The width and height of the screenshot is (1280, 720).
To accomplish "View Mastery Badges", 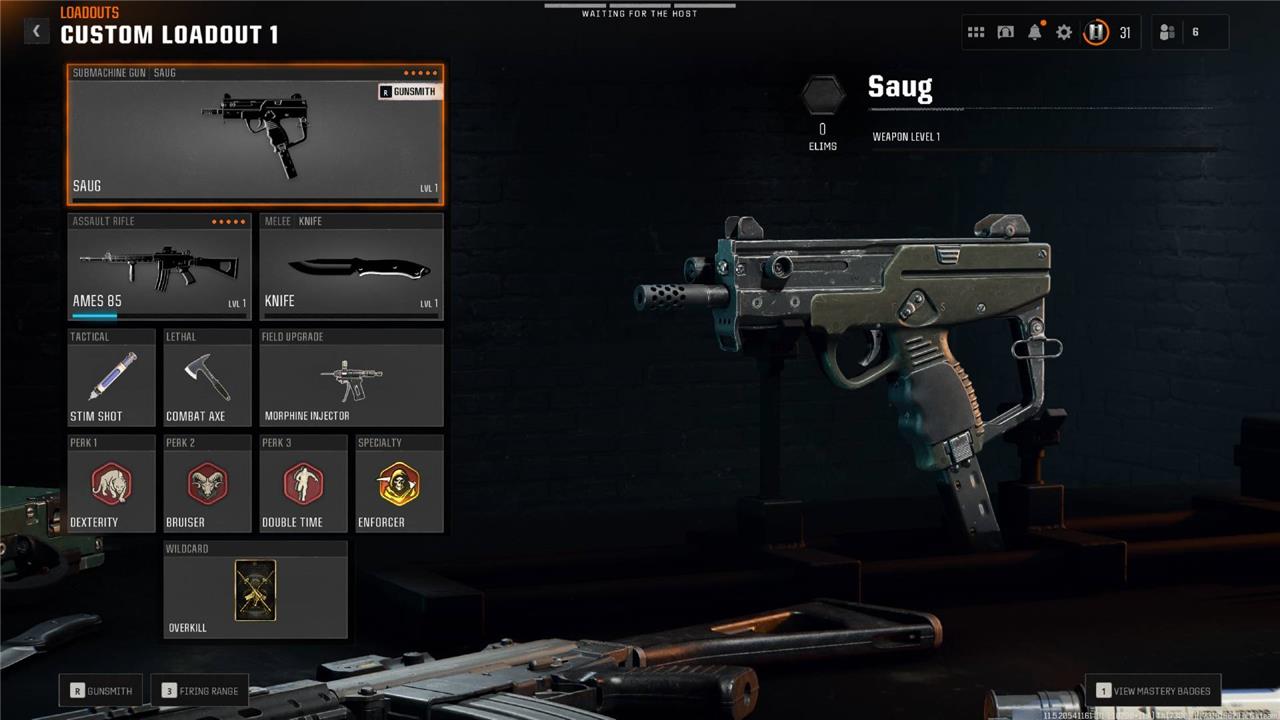I will [1153, 690].
